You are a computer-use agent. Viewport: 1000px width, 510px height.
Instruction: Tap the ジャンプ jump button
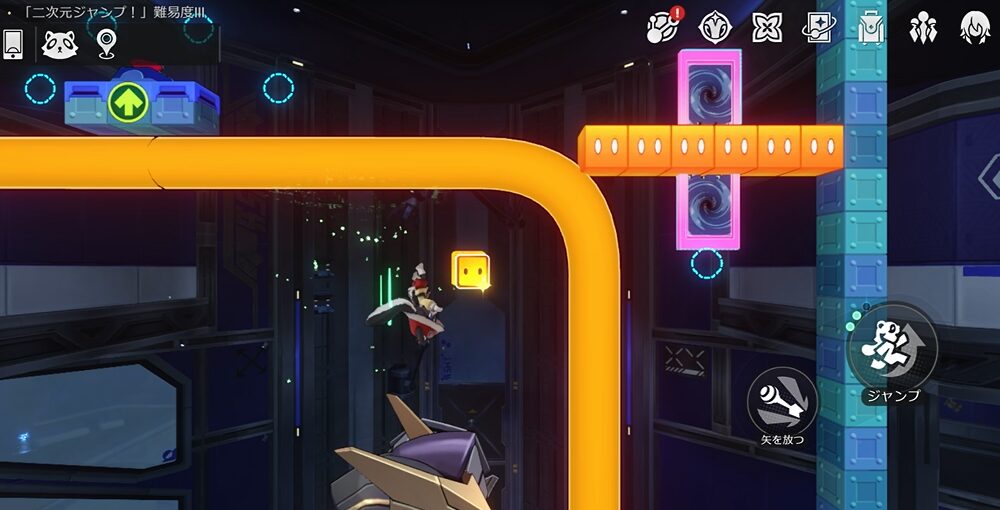(x=892, y=347)
